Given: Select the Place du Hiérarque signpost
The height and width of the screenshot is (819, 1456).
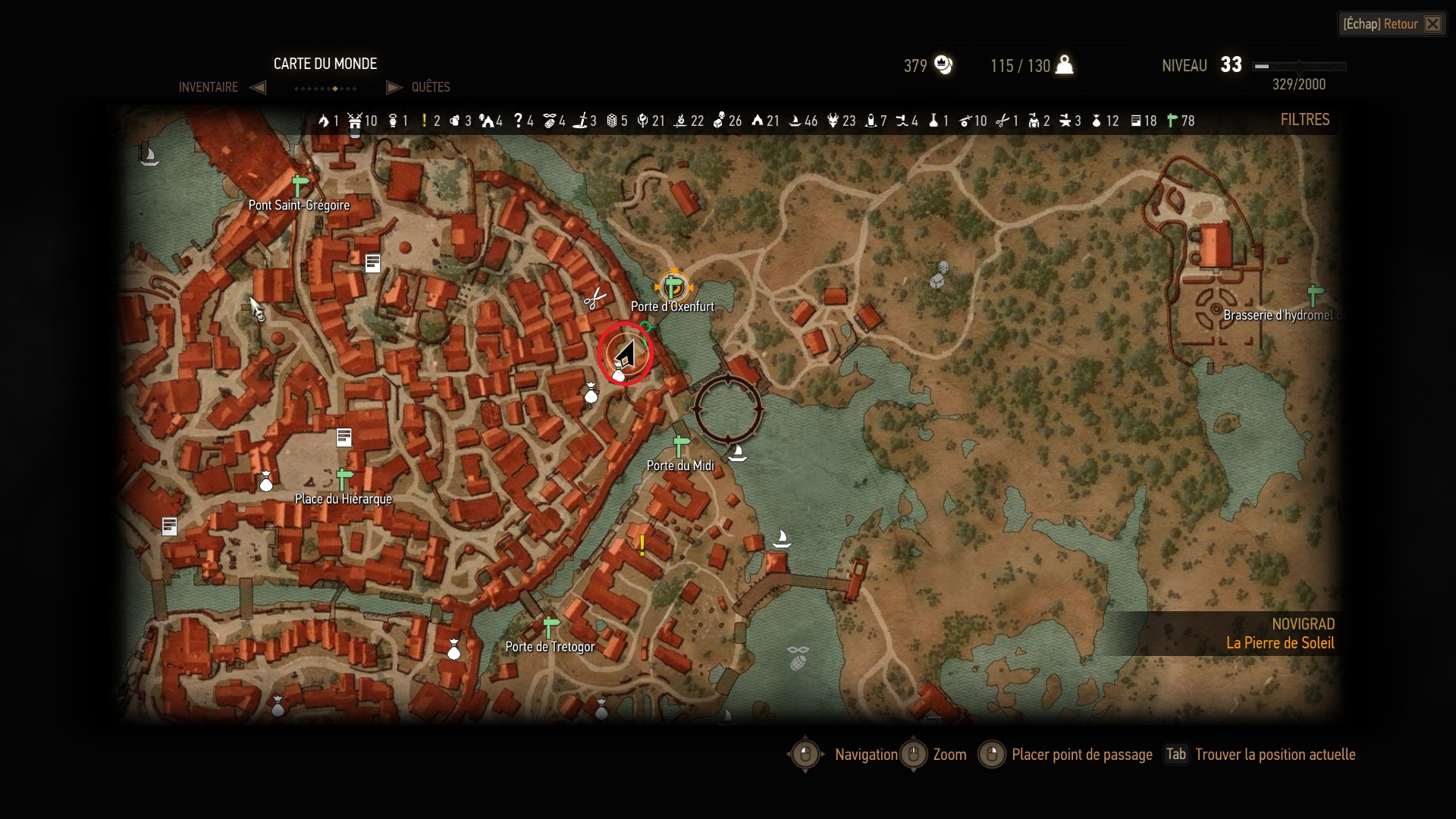Looking at the screenshot, I should click(x=344, y=479).
